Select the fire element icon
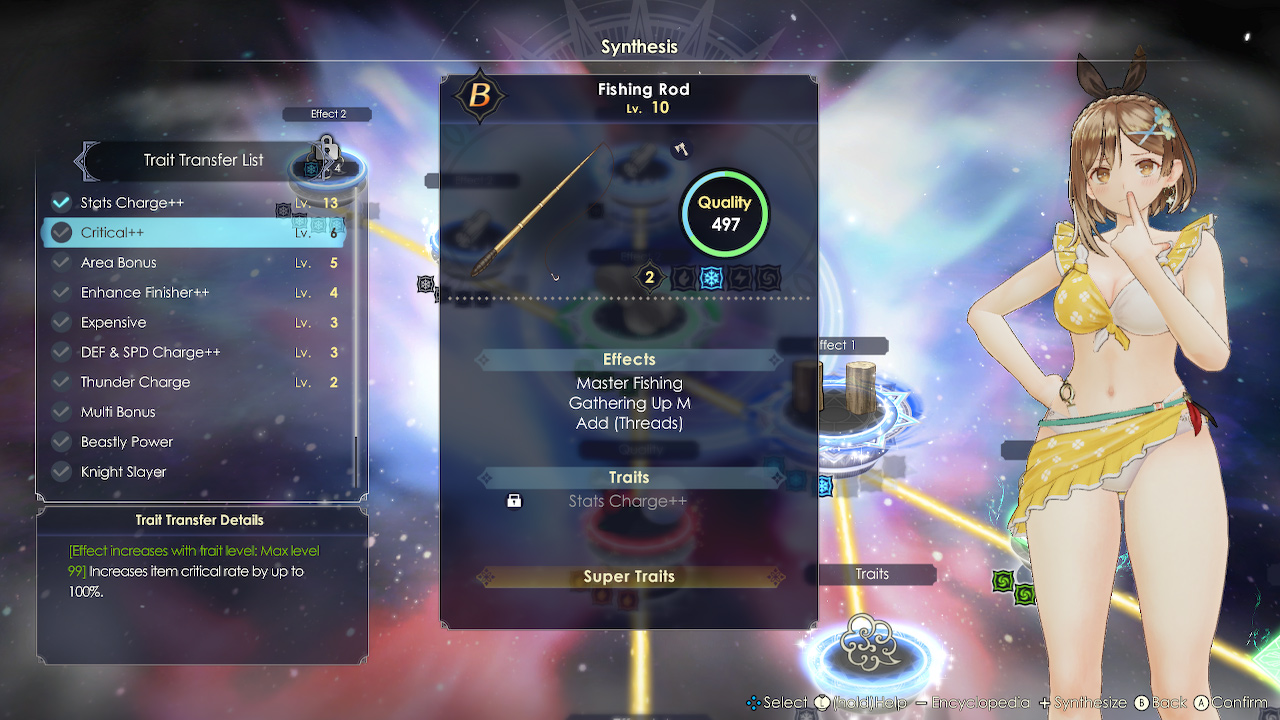The height and width of the screenshot is (720, 1280). 682,278
